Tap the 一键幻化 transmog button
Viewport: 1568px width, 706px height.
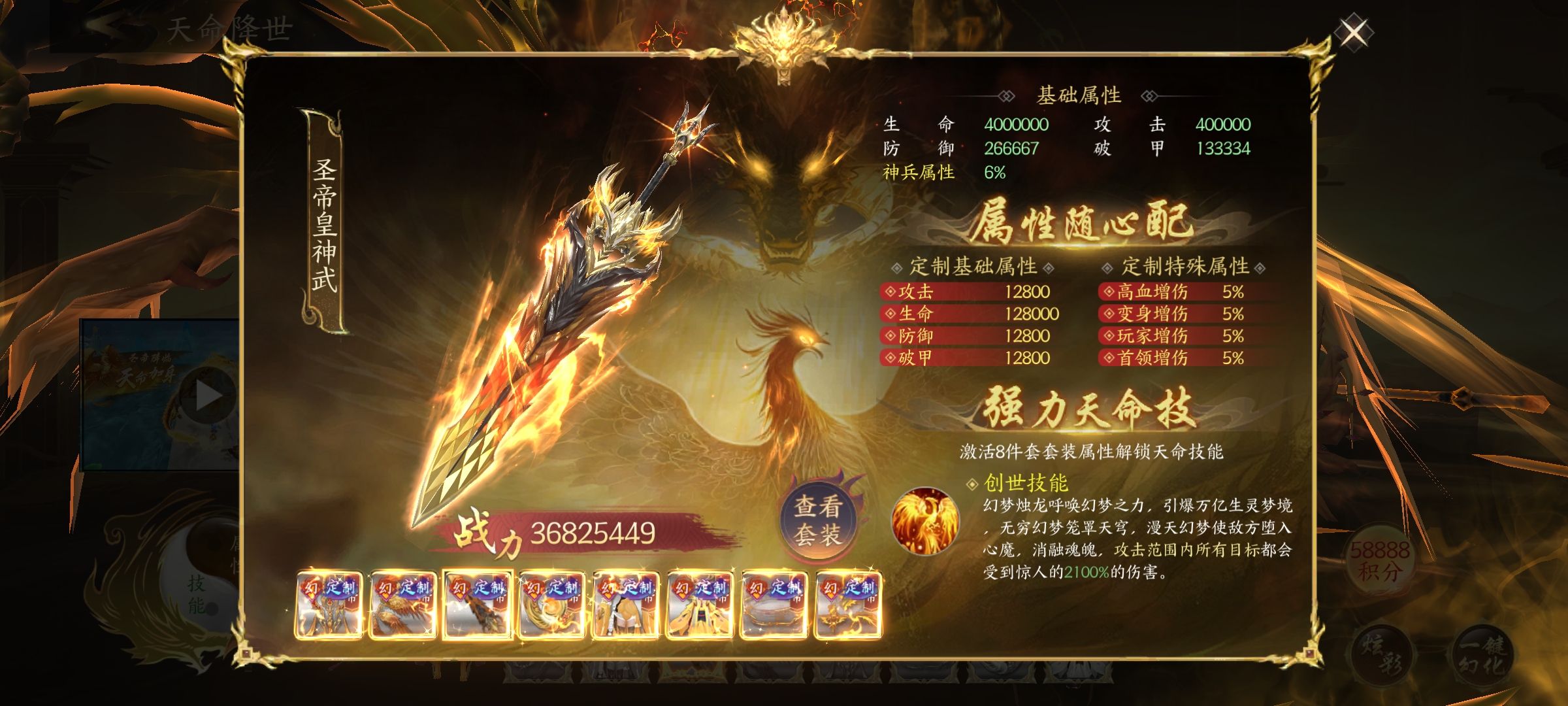point(1482,655)
